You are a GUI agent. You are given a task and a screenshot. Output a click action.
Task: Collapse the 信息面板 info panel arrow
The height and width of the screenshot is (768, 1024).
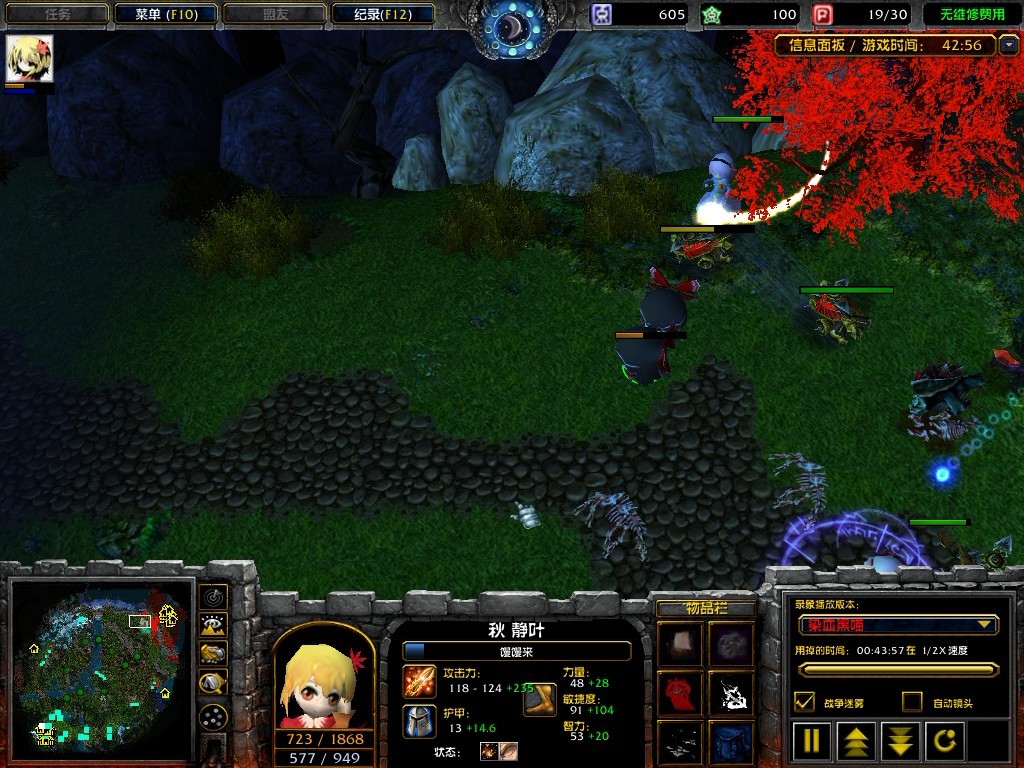click(x=1009, y=44)
